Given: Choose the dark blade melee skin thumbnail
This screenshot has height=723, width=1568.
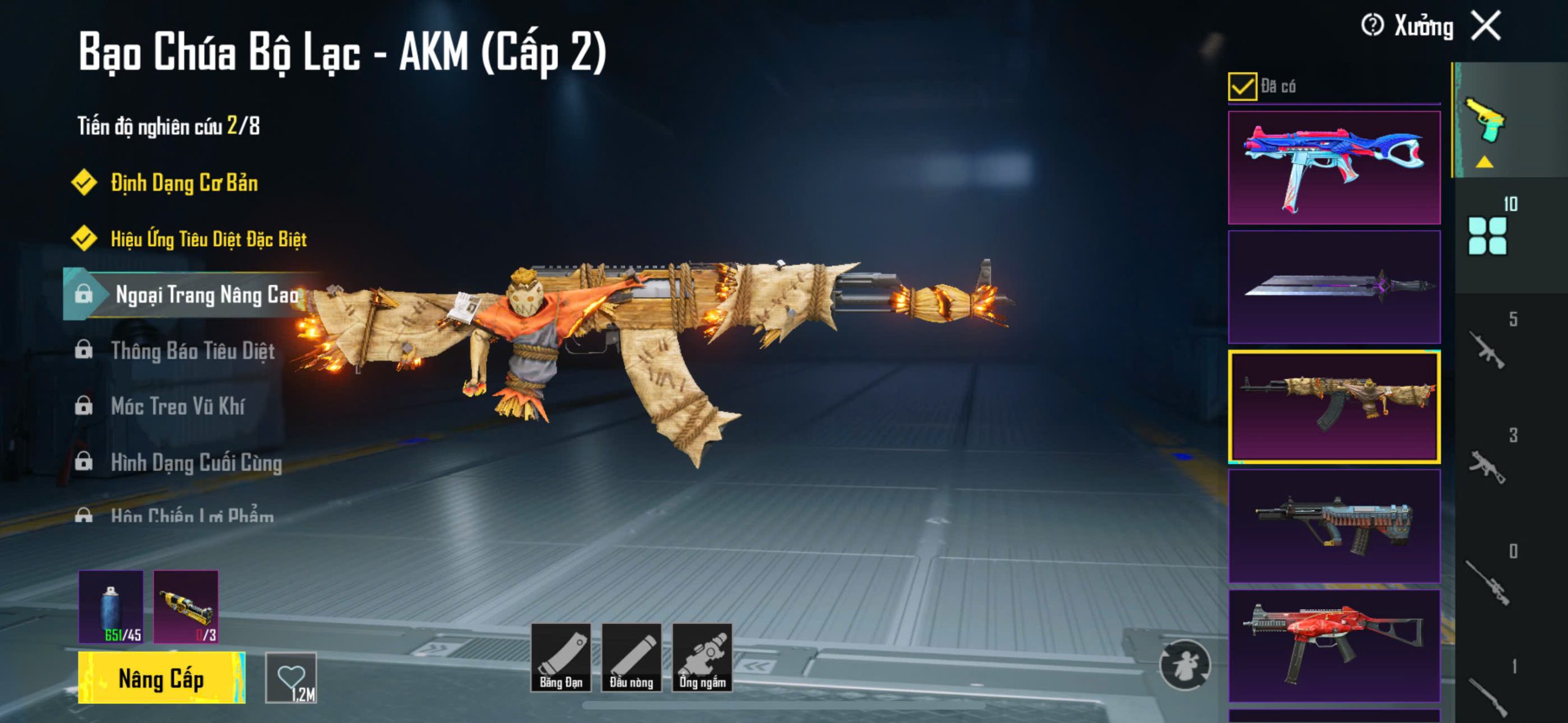Looking at the screenshot, I should tap(1334, 287).
